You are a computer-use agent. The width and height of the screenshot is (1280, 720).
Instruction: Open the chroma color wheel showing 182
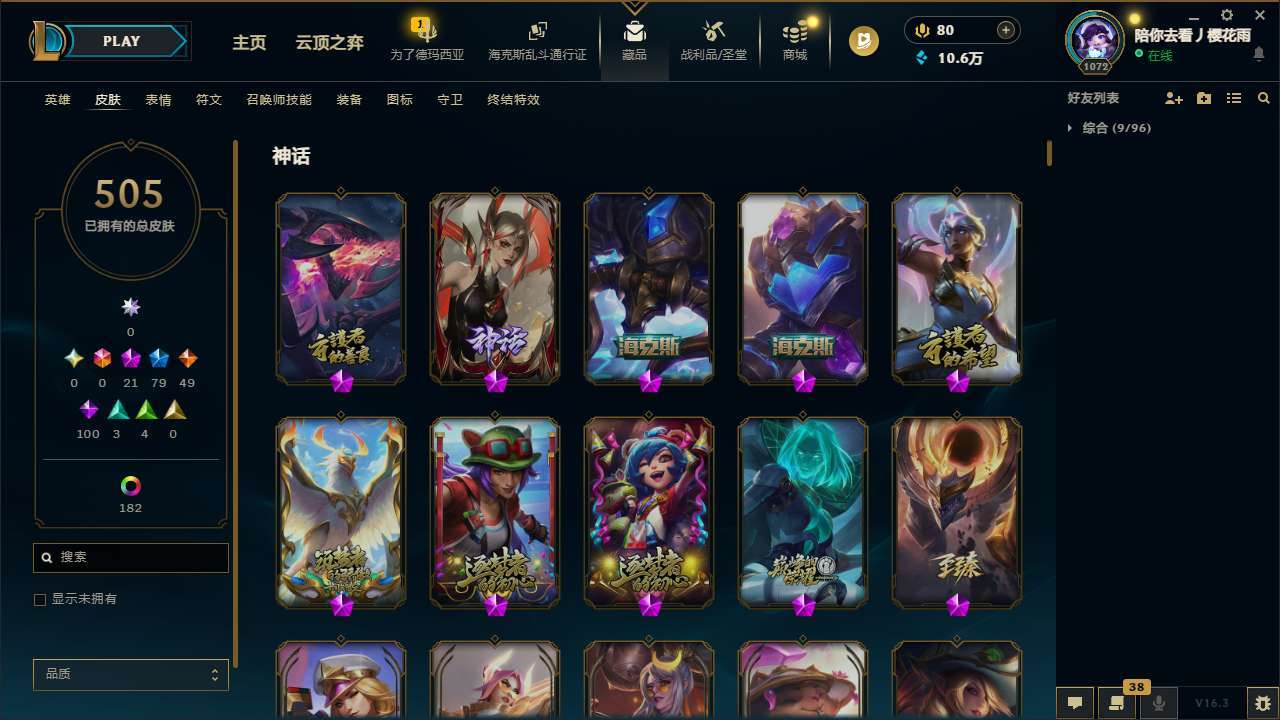[130, 487]
